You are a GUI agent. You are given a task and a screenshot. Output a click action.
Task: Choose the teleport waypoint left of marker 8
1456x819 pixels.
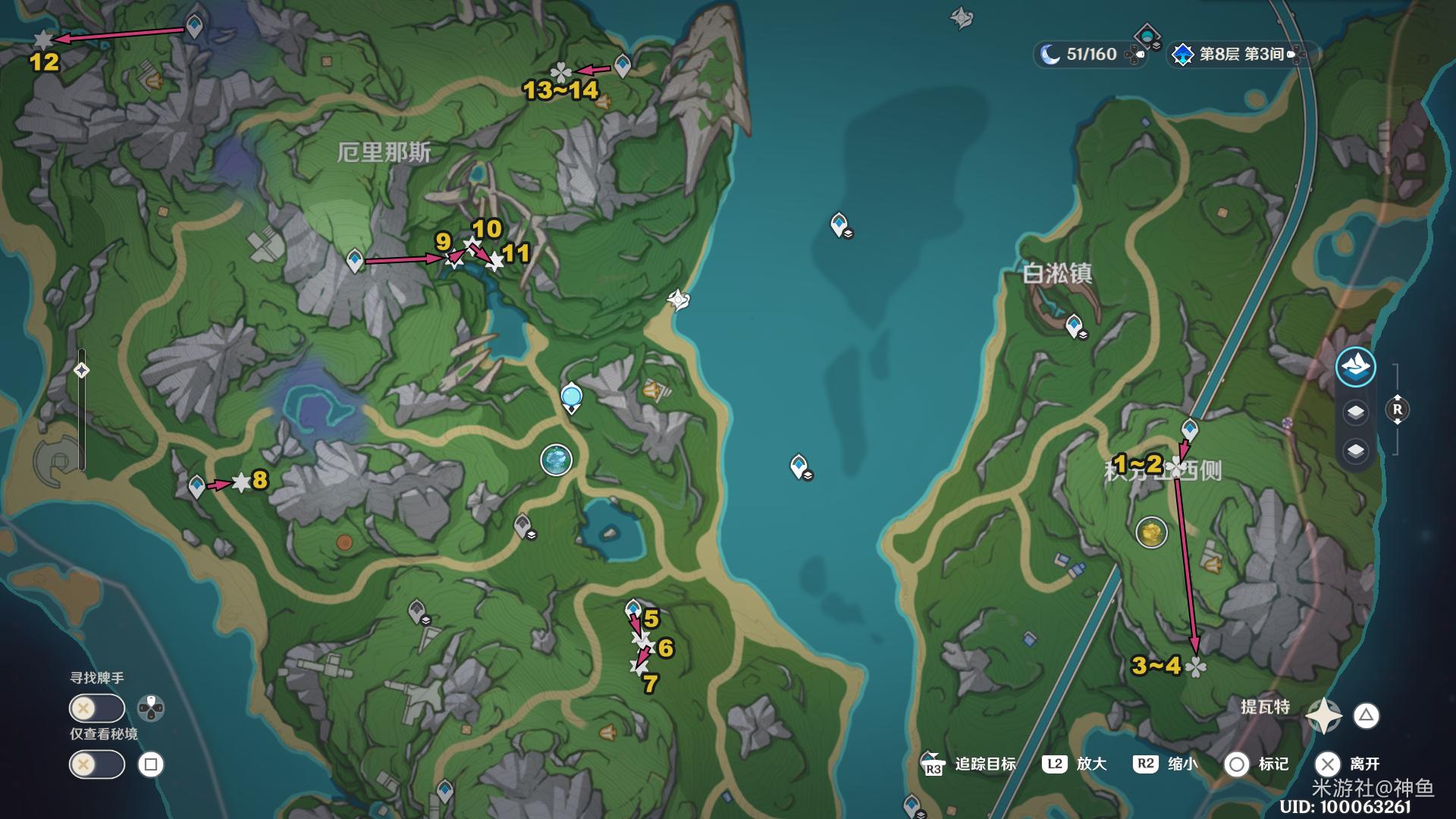[196, 485]
